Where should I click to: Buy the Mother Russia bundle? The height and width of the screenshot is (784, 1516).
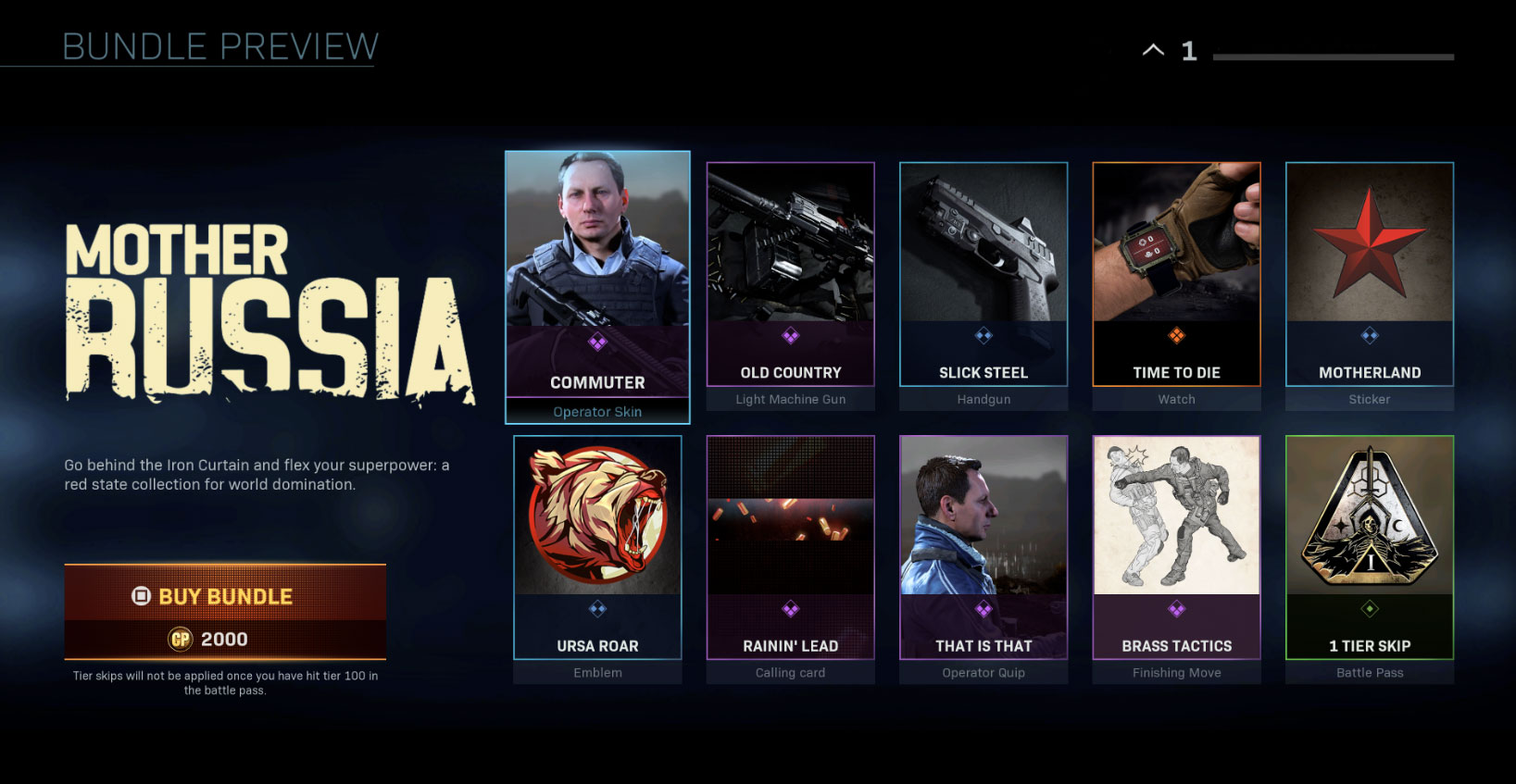(225, 611)
